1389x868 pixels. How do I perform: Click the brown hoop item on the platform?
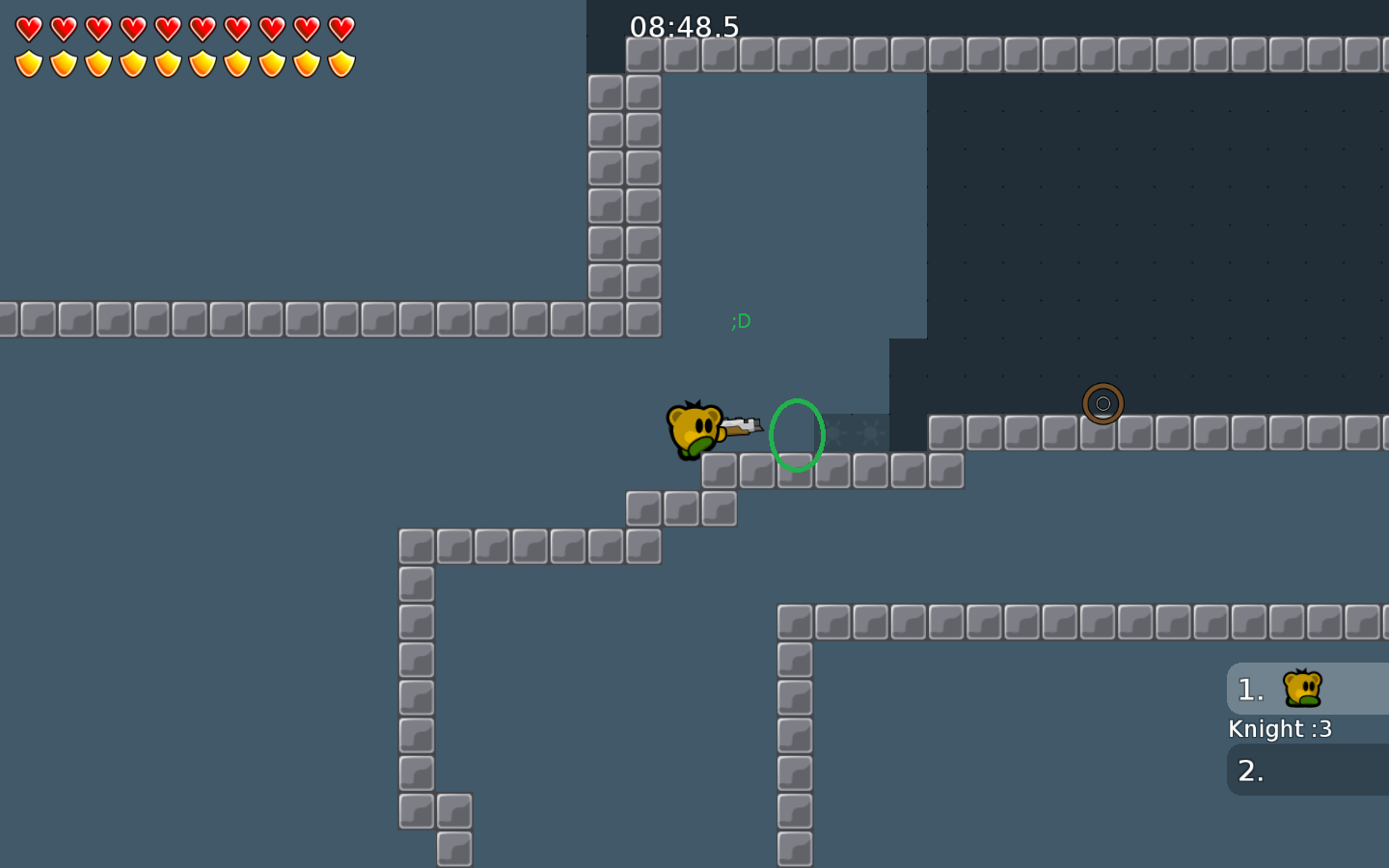coord(1104,403)
